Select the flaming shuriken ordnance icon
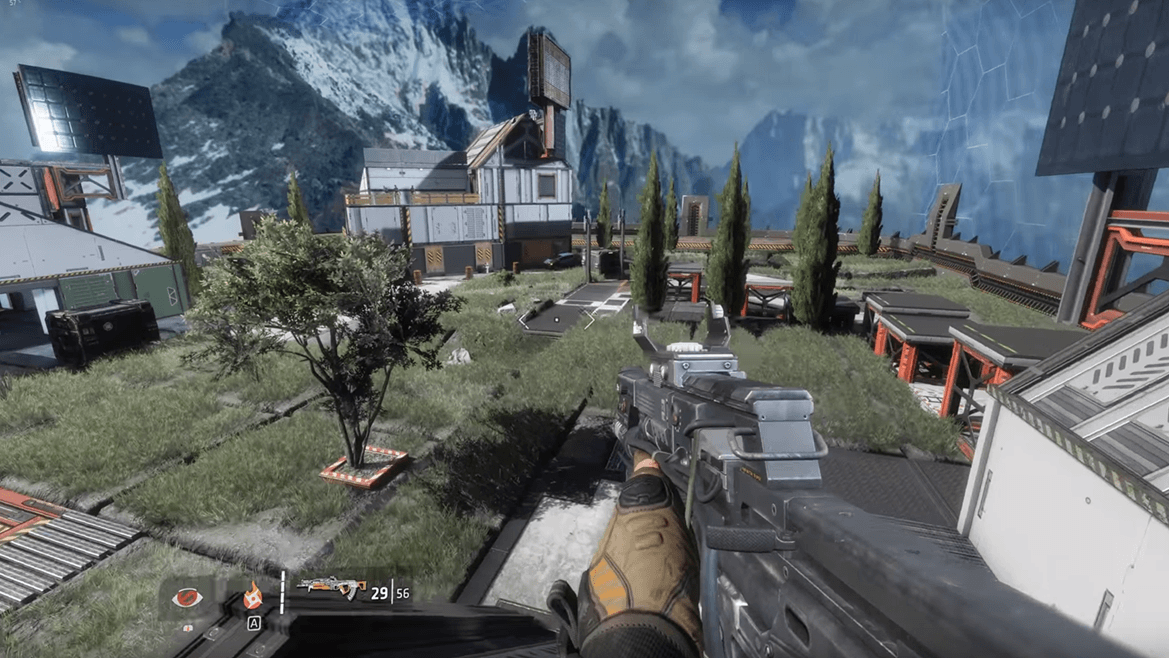The image size is (1169, 658). click(x=253, y=595)
